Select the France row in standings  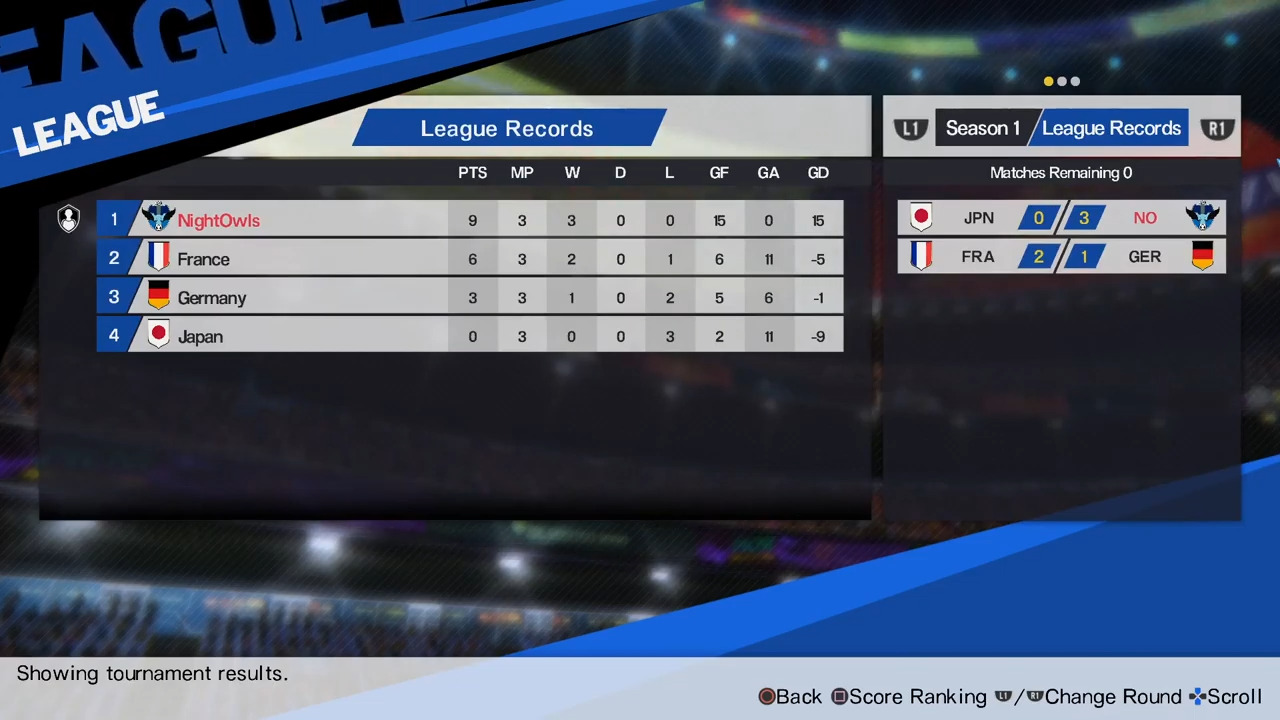point(469,259)
